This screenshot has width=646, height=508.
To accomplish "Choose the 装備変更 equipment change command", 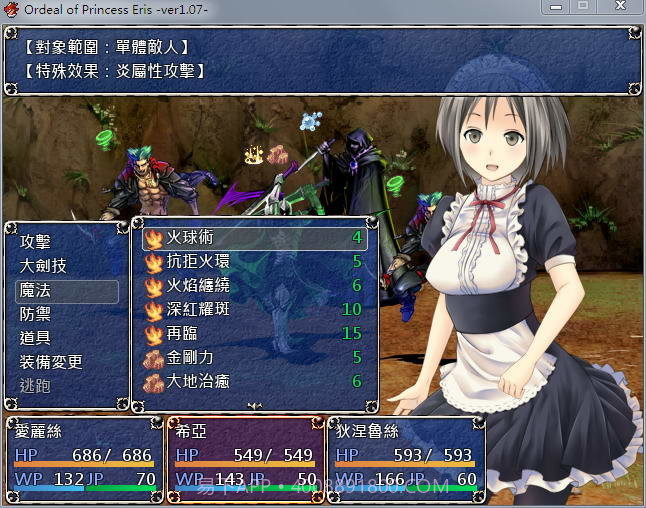I will (51, 362).
